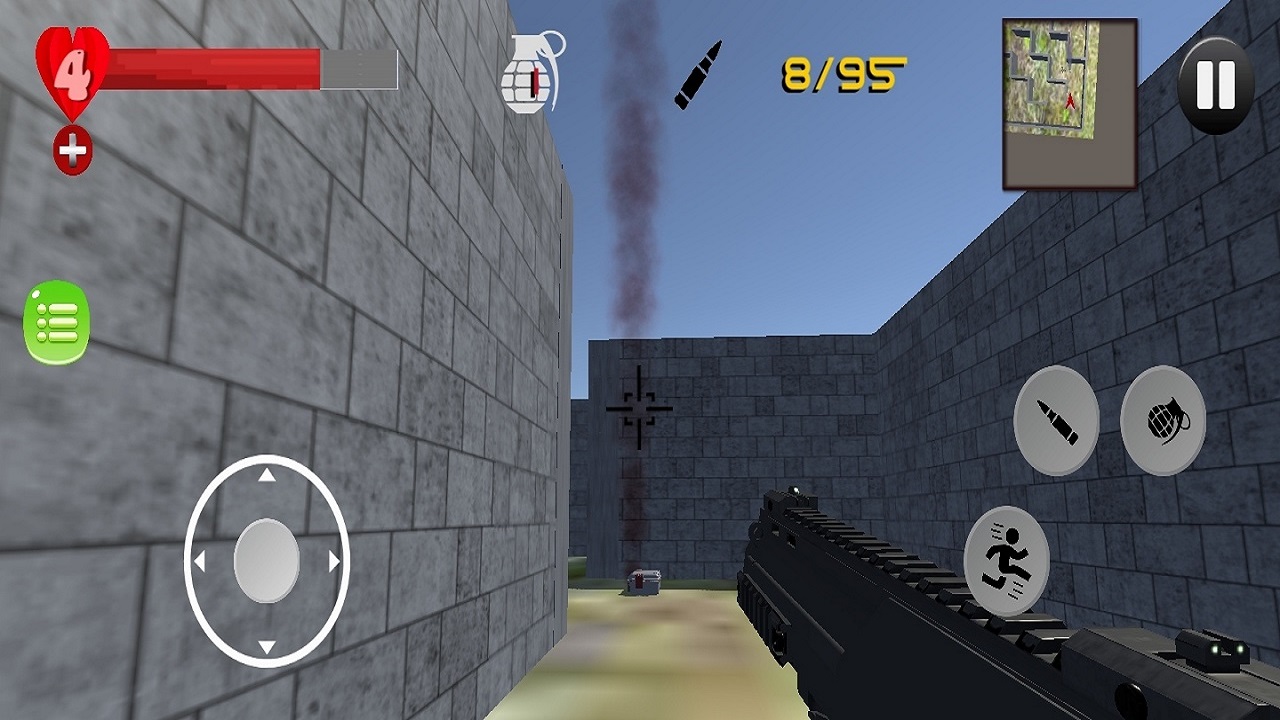Tap the loot crate on the ground
Screen dimensions: 1280x720
click(643, 582)
